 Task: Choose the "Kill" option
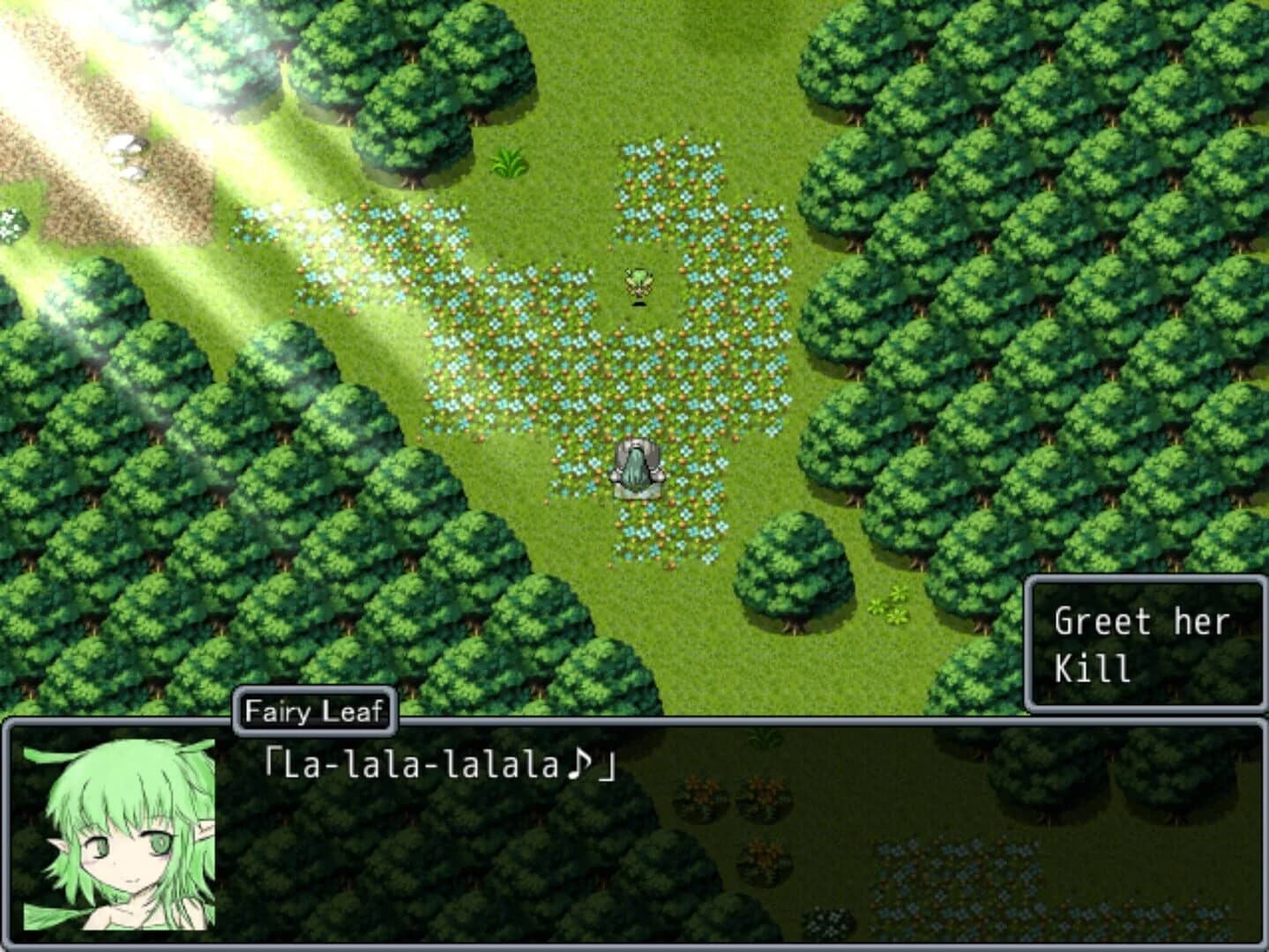coord(1092,667)
